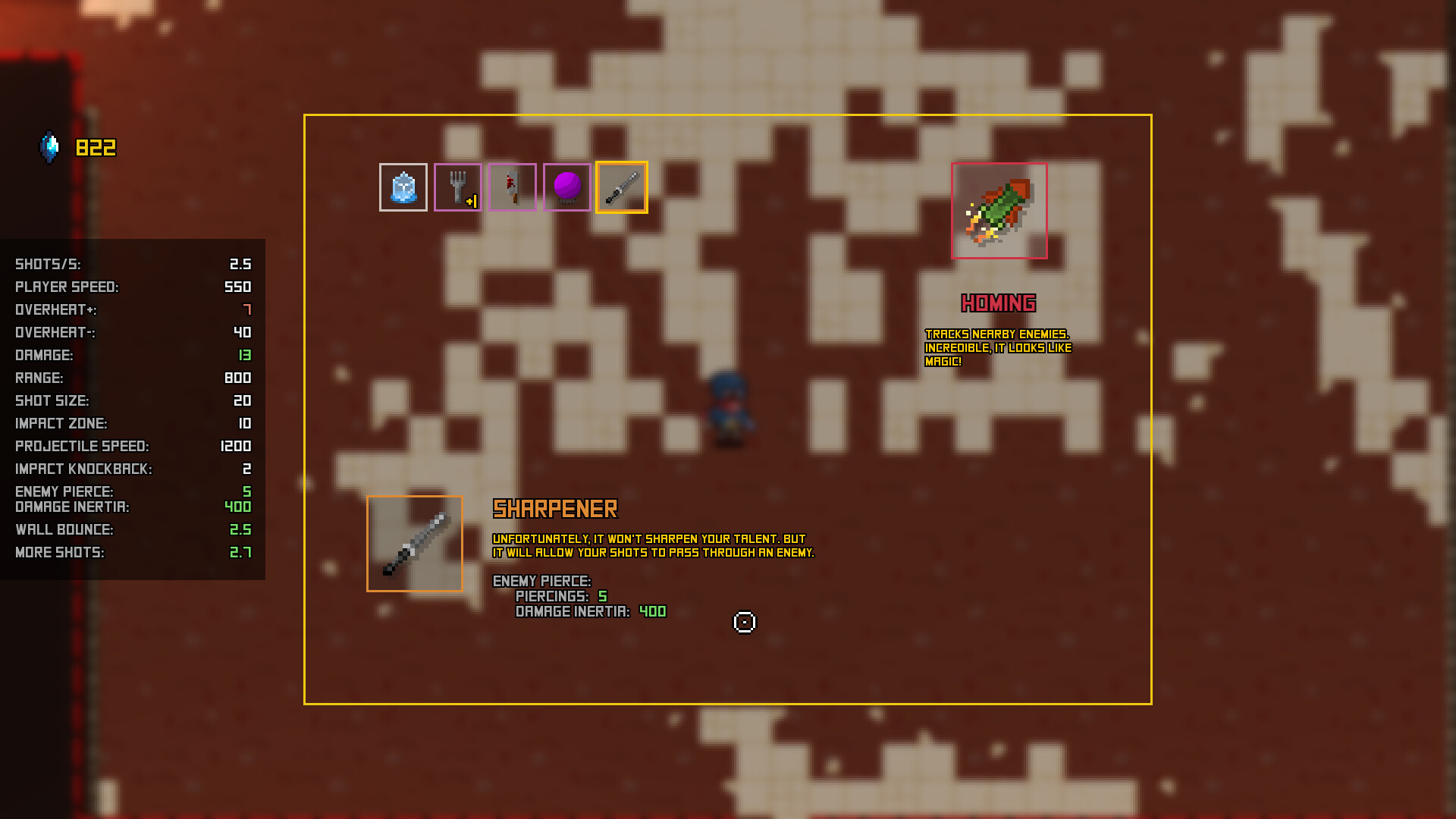Viewport: 1456px width, 819px height.
Task: Click the HOMING title text
Action: [x=999, y=302]
